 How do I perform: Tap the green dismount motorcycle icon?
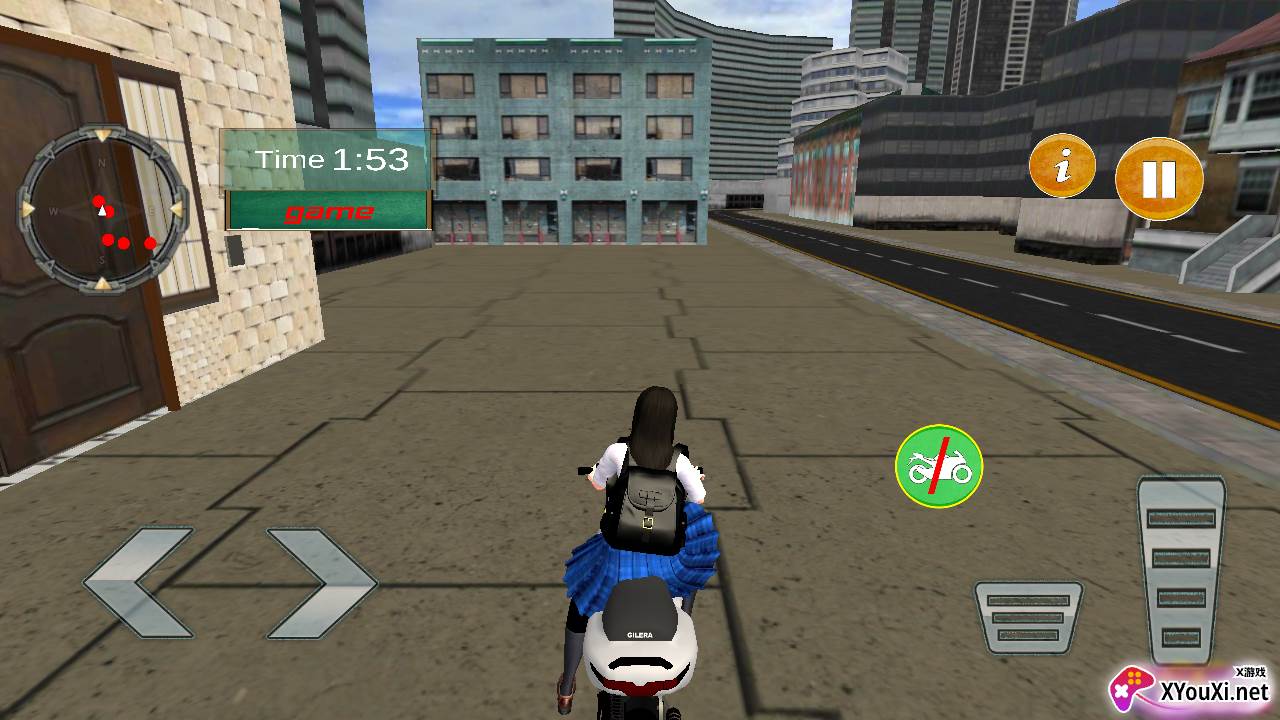939,466
